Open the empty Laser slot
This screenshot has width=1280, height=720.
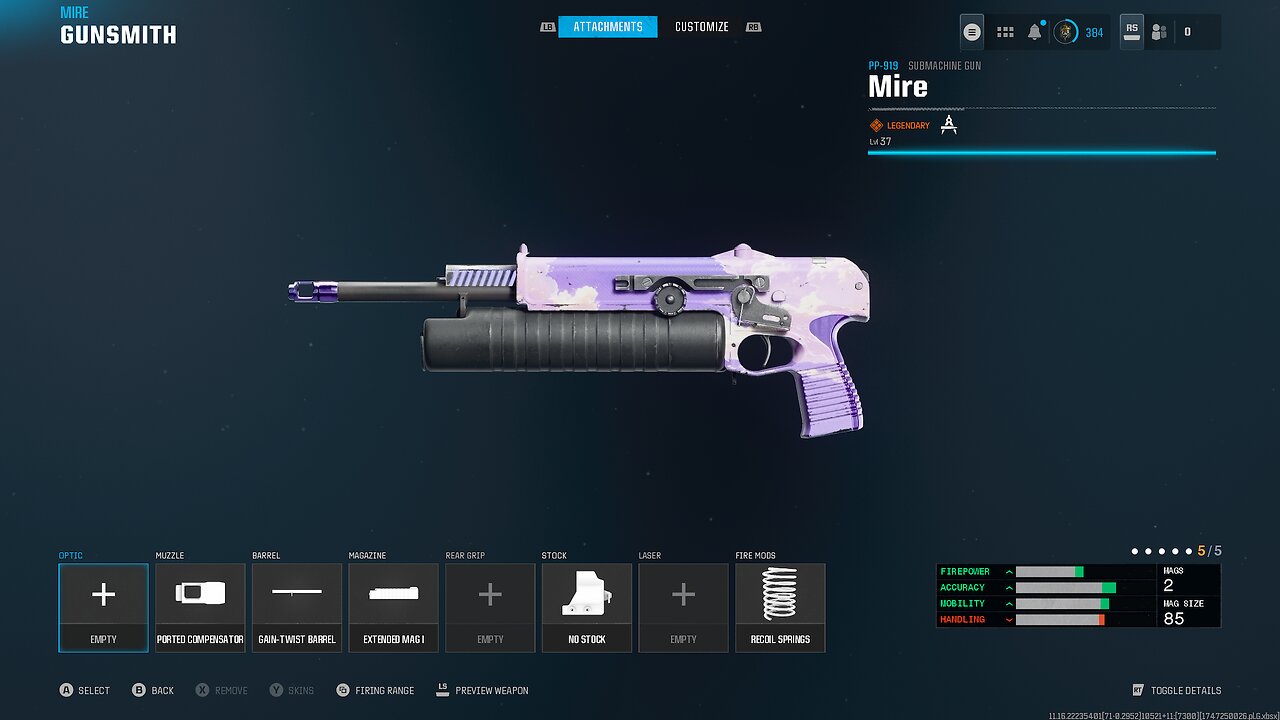[683, 607]
